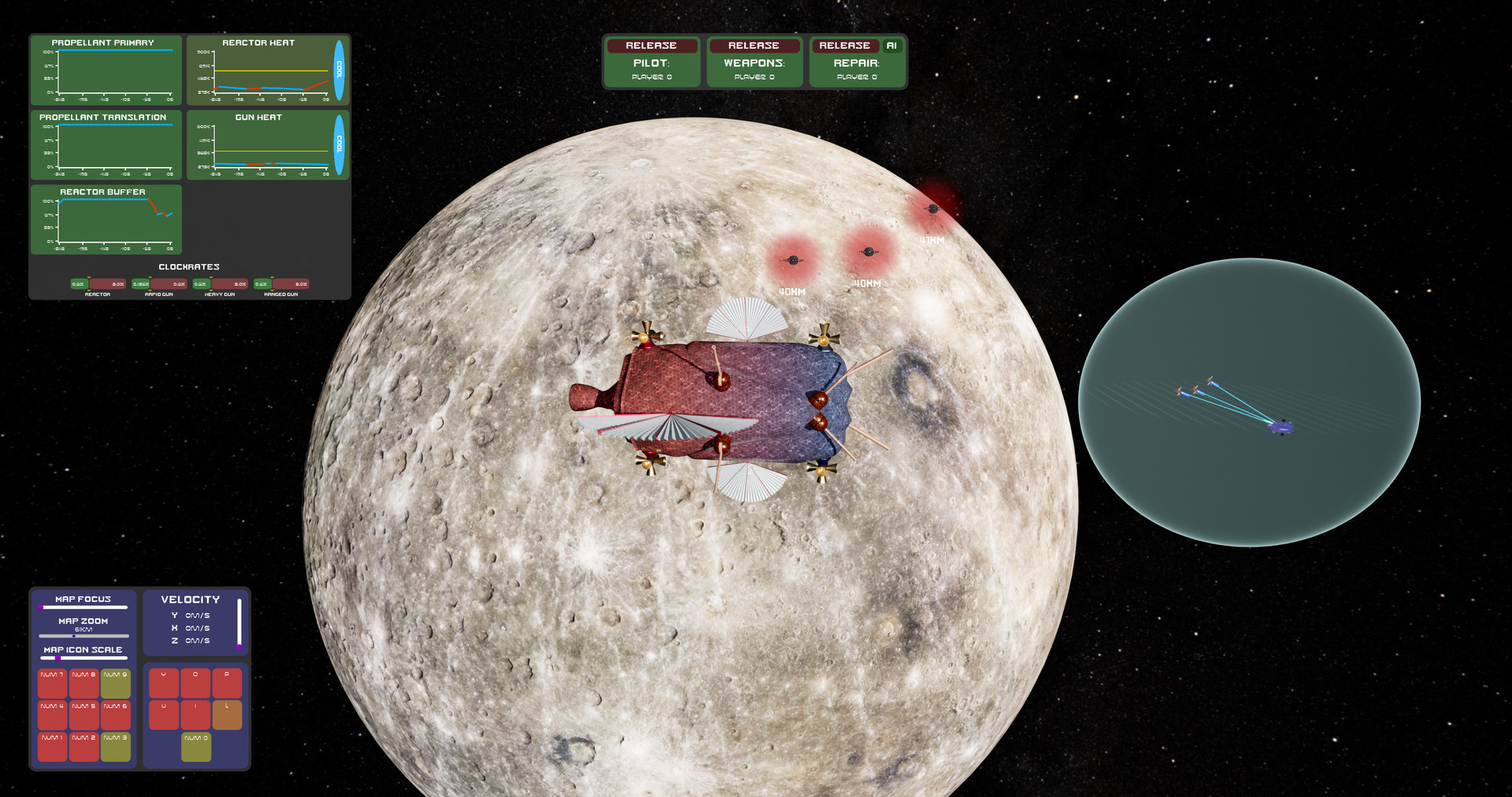Image resolution: width=1512 pixels, height=797 pixels.
Task: Select the blue player ship on the radar
Action: 1282,428
